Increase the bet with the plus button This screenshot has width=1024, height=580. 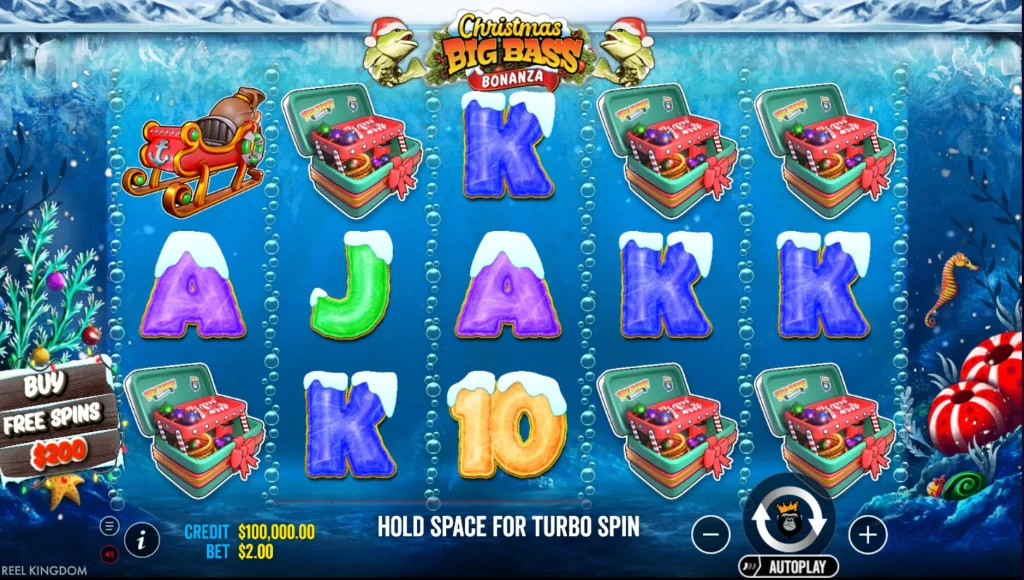[x=867, y=535]
